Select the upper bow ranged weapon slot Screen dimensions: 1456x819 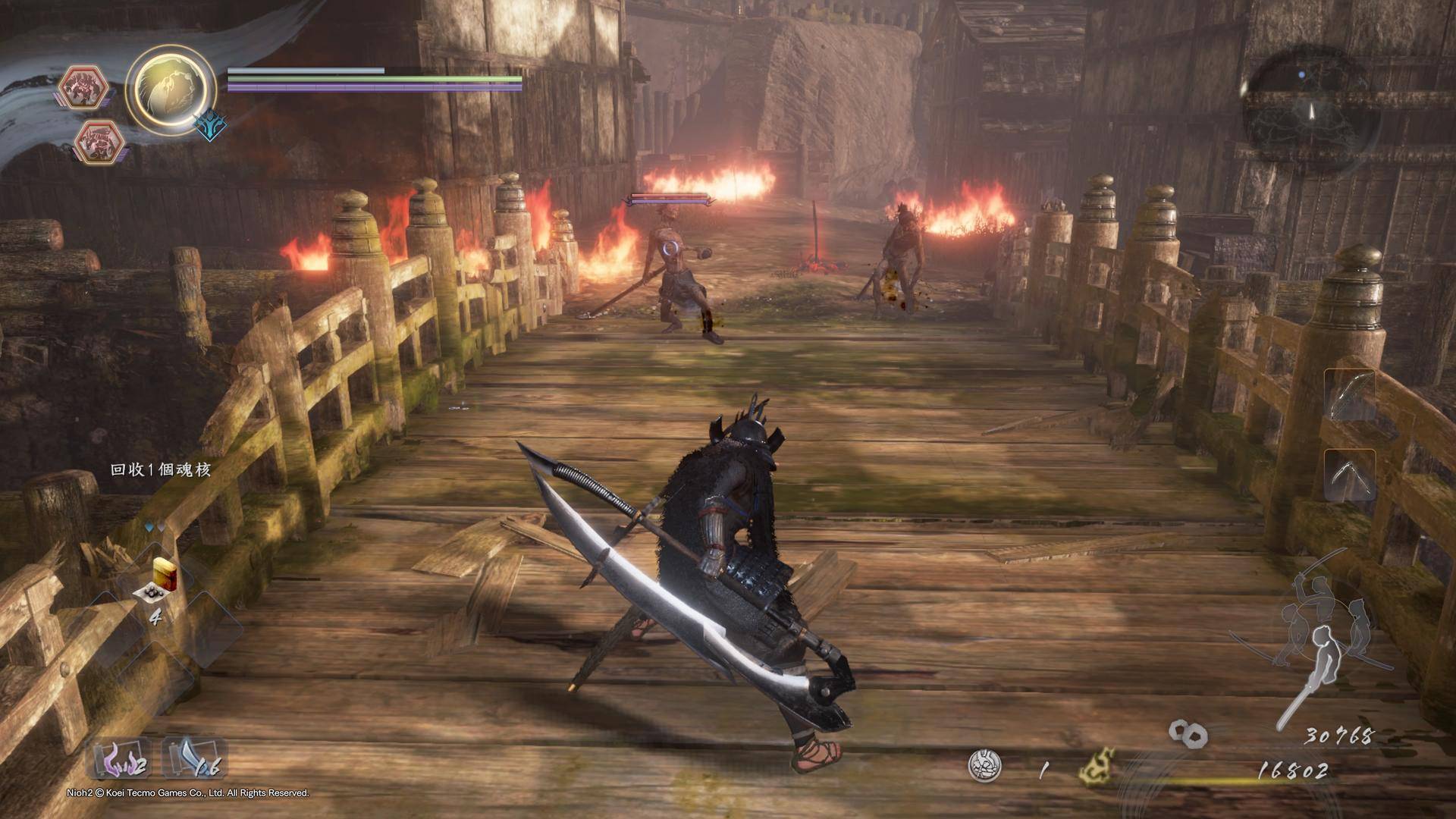tap(1350, 394)
